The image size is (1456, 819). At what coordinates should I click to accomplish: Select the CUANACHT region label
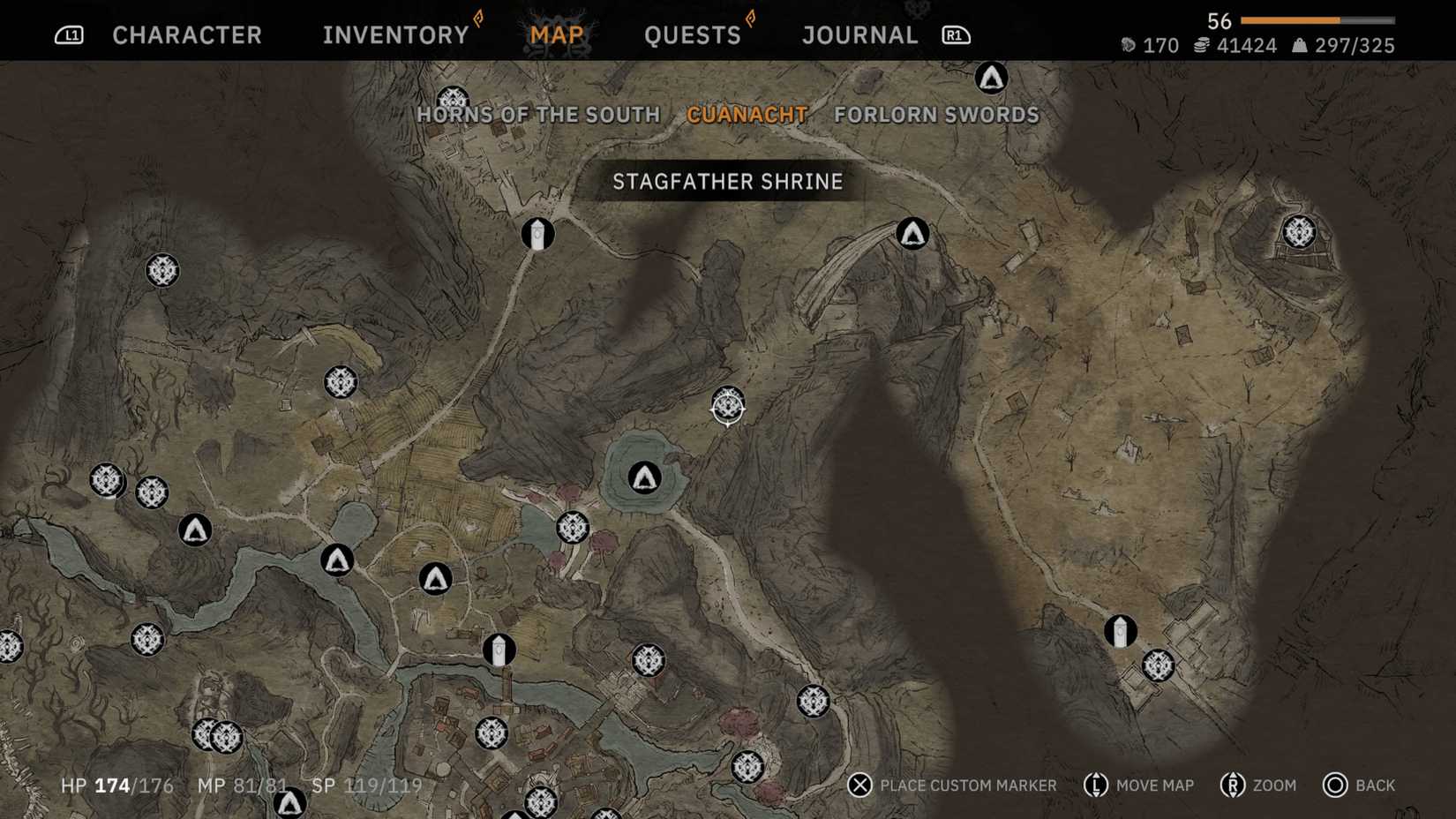[747, 115]
